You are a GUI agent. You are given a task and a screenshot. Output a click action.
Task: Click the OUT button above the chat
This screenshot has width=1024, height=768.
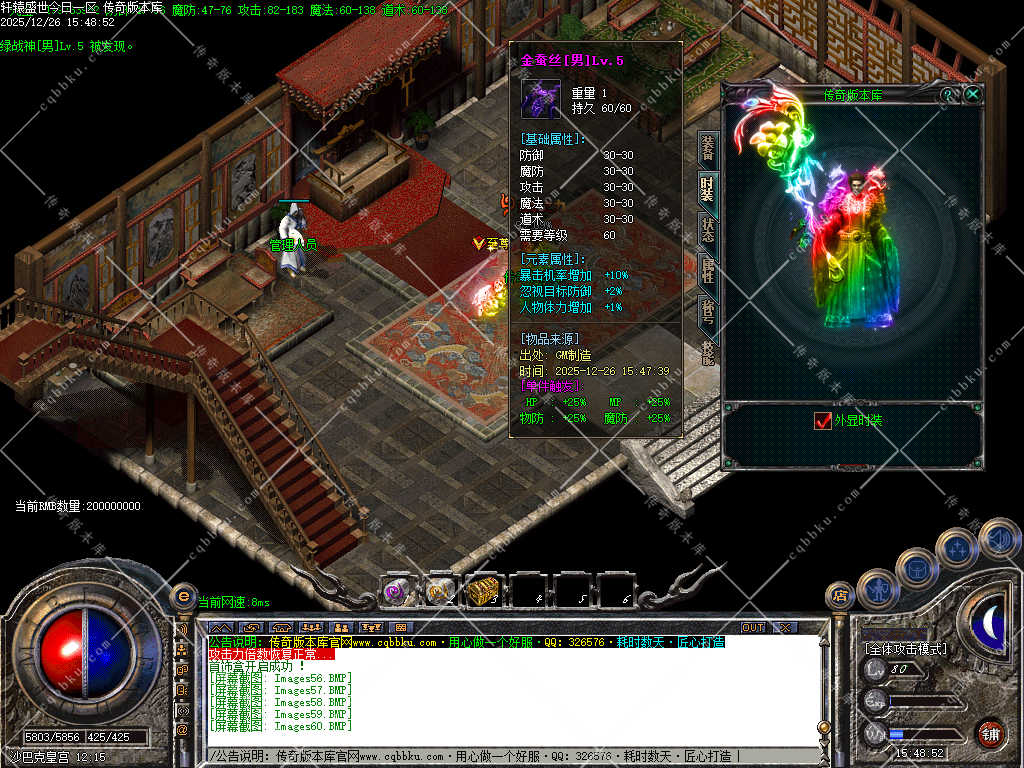(753, 627)
